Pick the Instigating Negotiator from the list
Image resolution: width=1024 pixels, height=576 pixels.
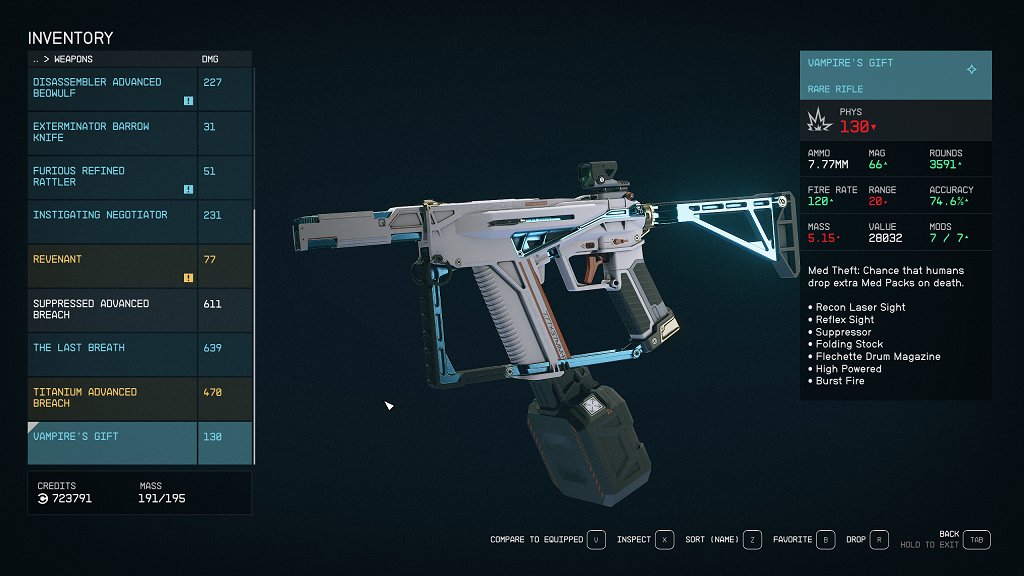[x=113, y=221]
